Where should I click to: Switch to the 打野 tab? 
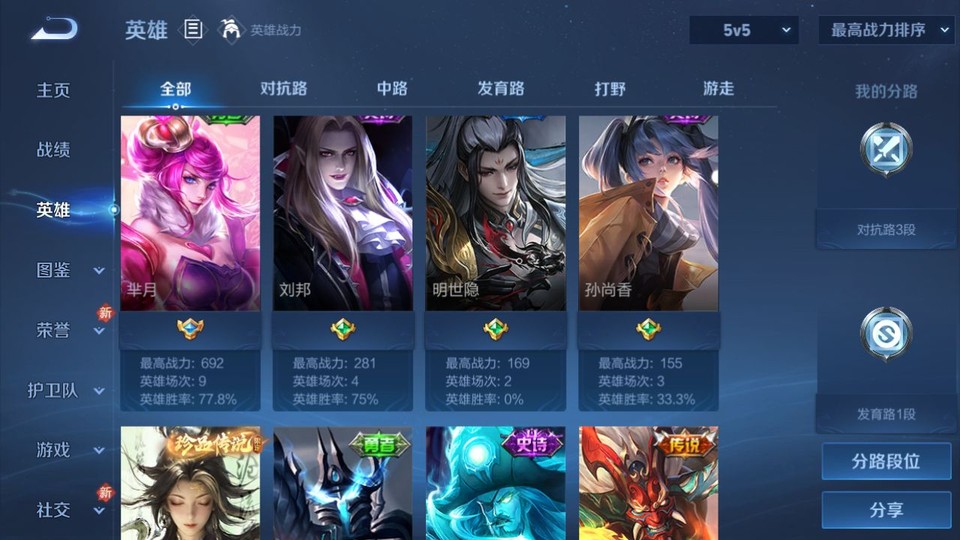(610, 89)
